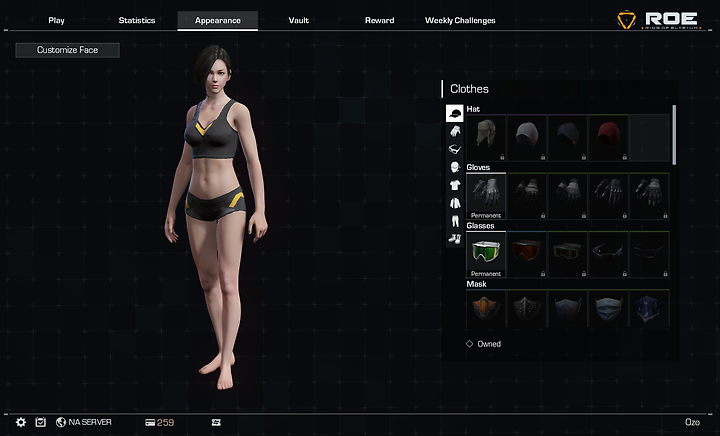Select the hat category icon

coord(454,114)
